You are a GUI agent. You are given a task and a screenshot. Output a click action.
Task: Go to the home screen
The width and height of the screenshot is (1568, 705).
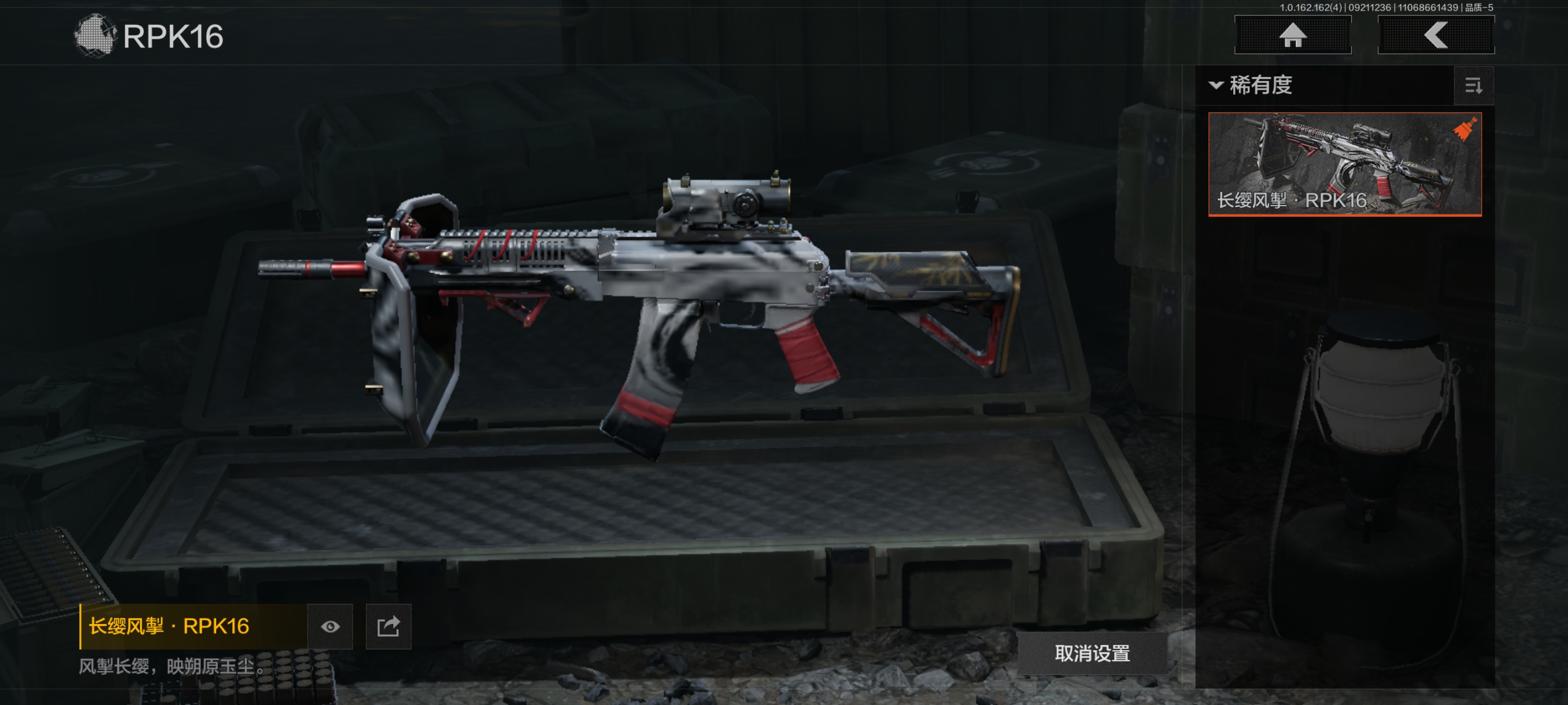(x=1292, y=35)
